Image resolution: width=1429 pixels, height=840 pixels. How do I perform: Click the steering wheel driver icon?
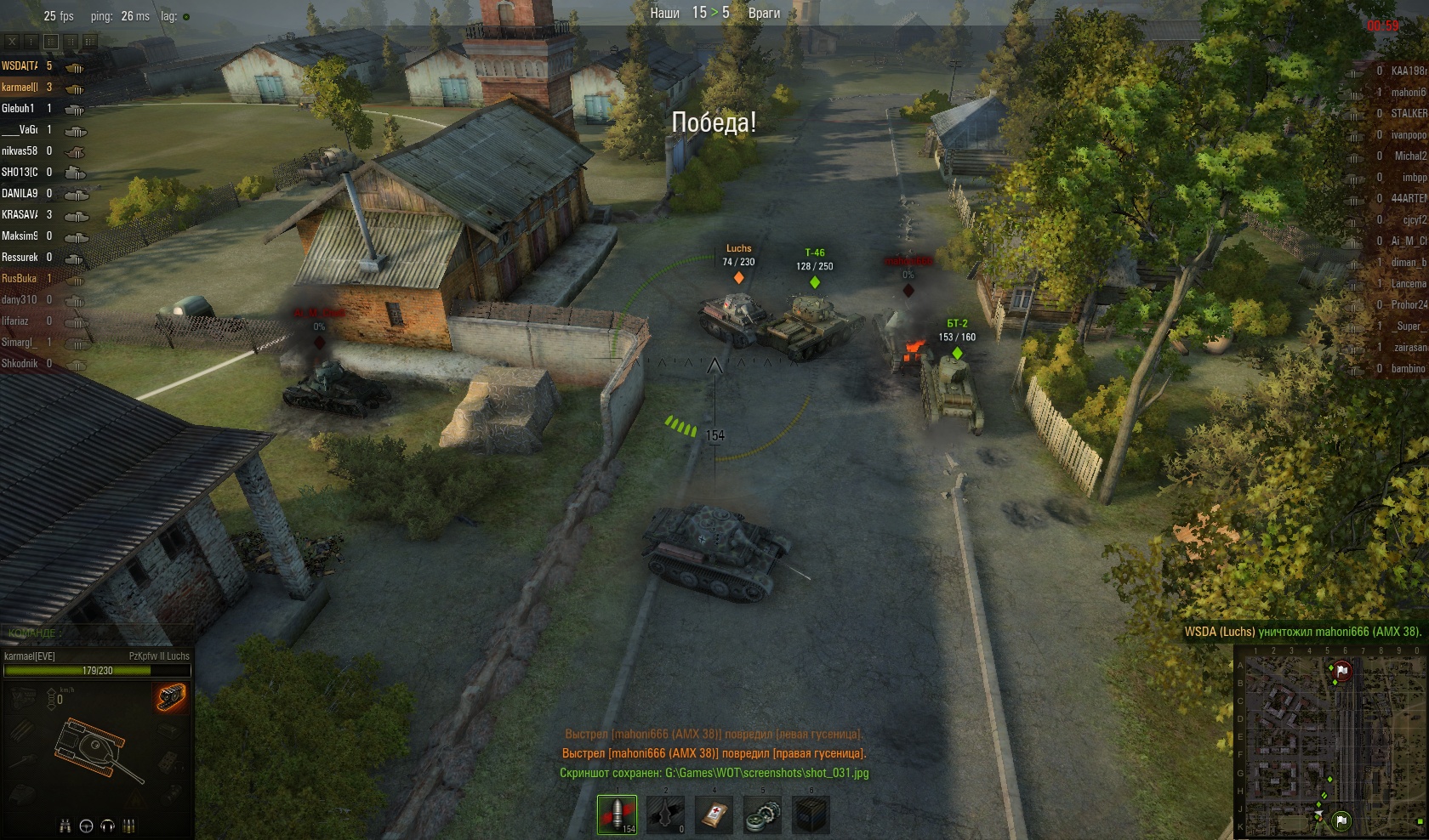pos(86,826)
